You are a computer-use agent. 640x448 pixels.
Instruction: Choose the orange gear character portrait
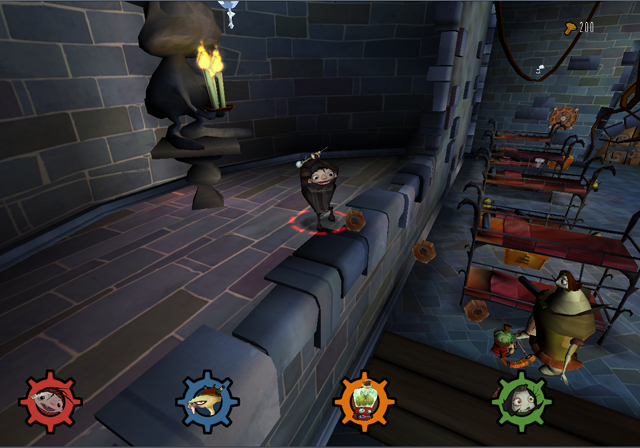pos(364,403)
